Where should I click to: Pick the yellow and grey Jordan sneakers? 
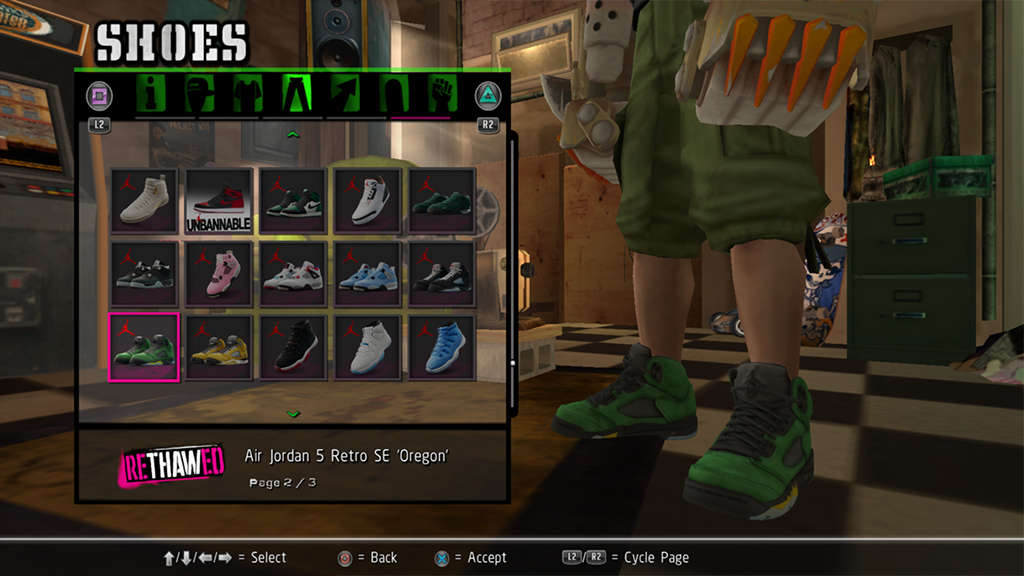[x=217, y=347]
